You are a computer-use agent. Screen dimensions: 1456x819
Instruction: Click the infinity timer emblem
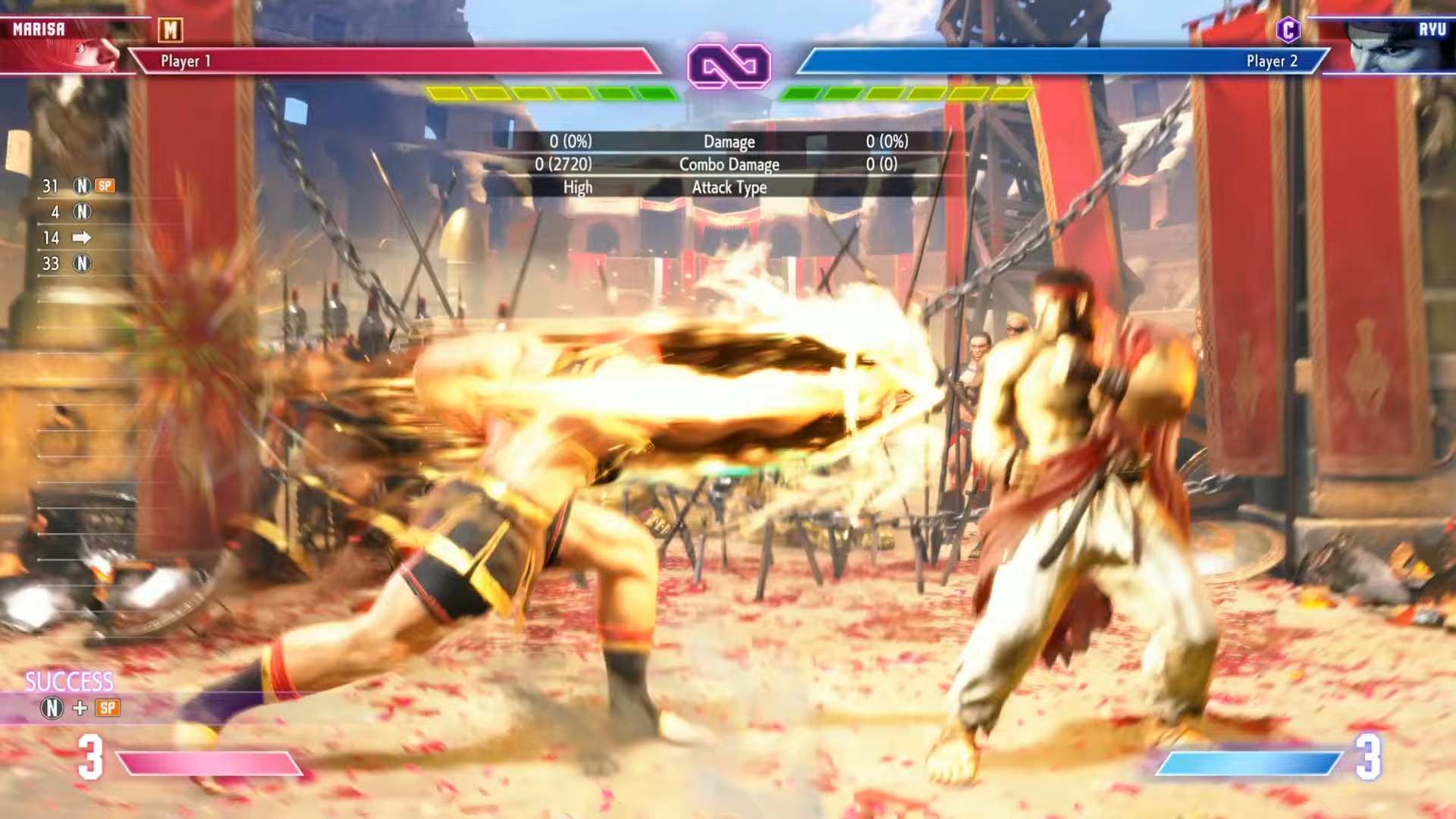pos(729,66)
